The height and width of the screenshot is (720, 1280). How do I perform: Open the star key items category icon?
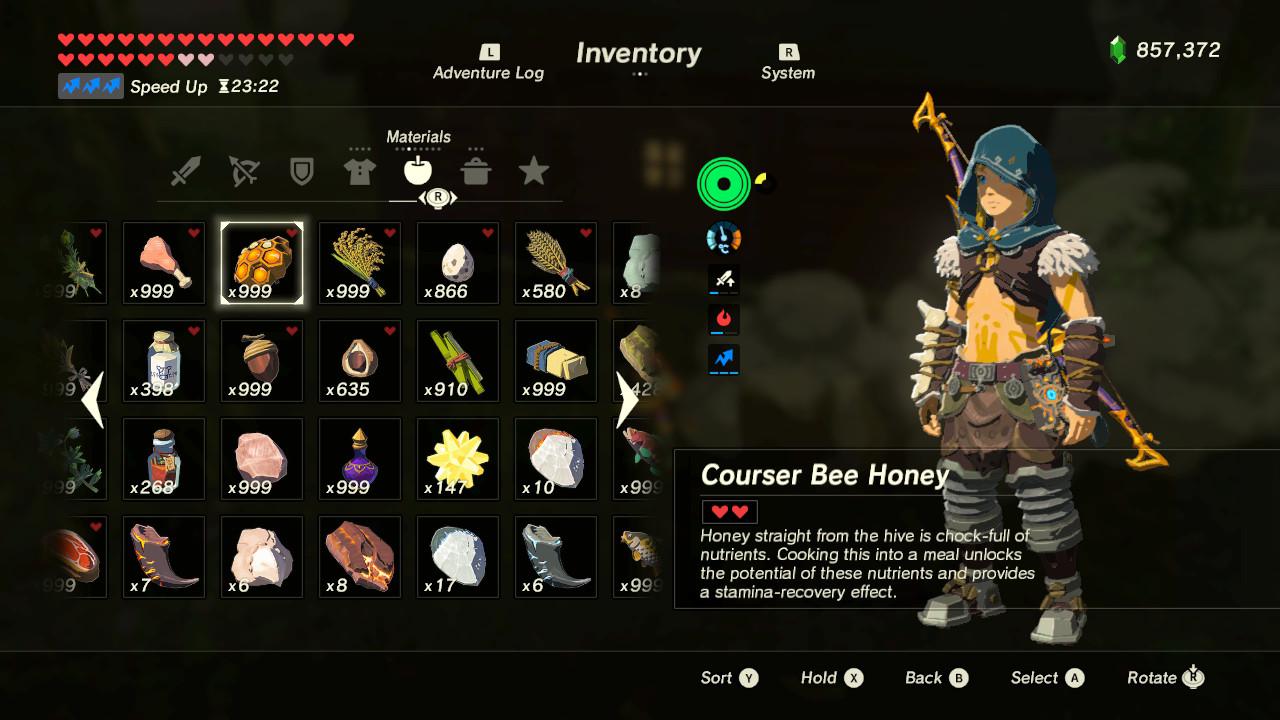pyautogui.click(x=534, y=170)
